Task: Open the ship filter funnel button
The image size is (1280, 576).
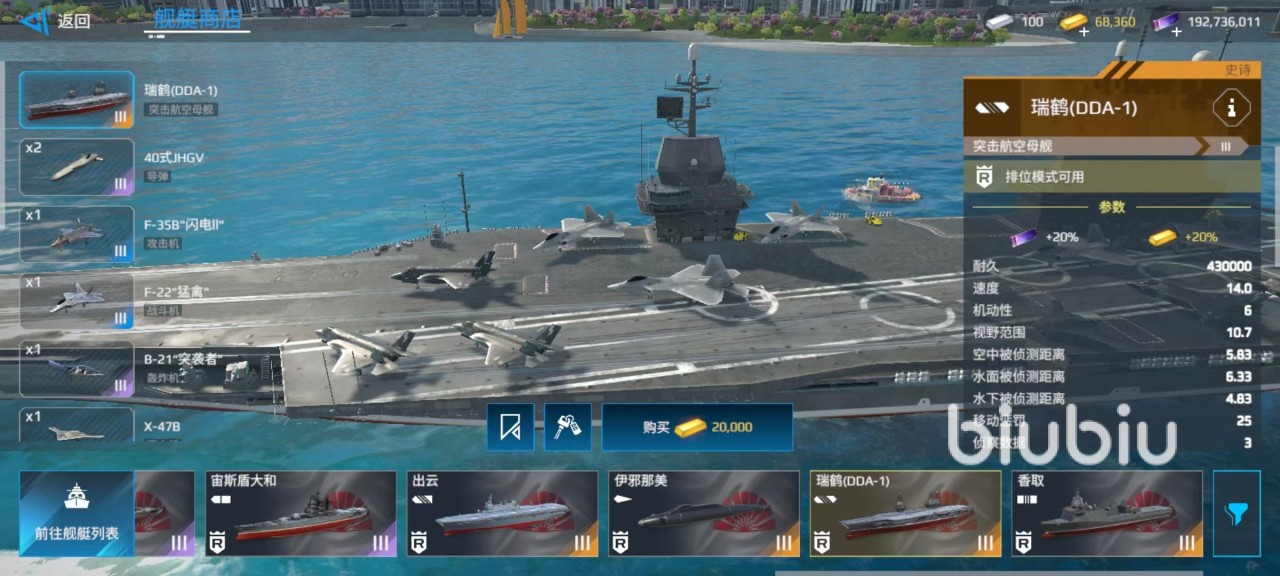Action: [x=1236, y=514]
